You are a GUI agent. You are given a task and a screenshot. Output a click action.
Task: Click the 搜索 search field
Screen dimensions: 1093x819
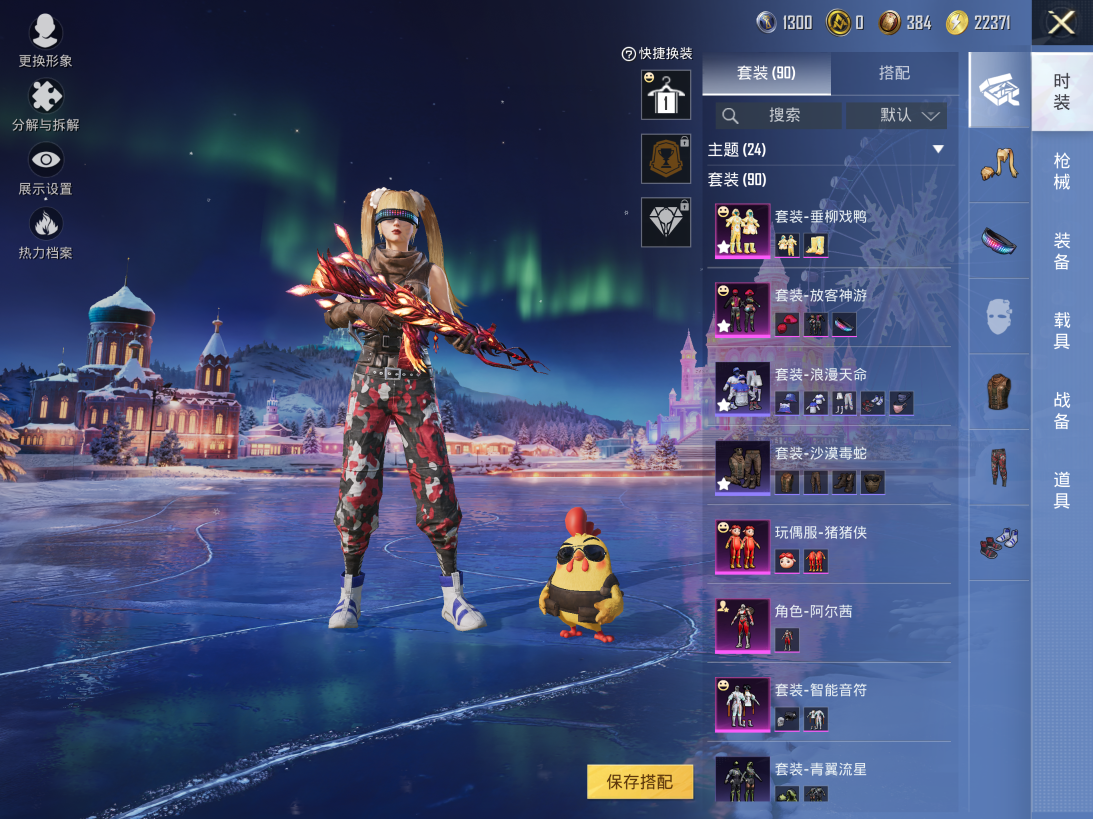778,115
